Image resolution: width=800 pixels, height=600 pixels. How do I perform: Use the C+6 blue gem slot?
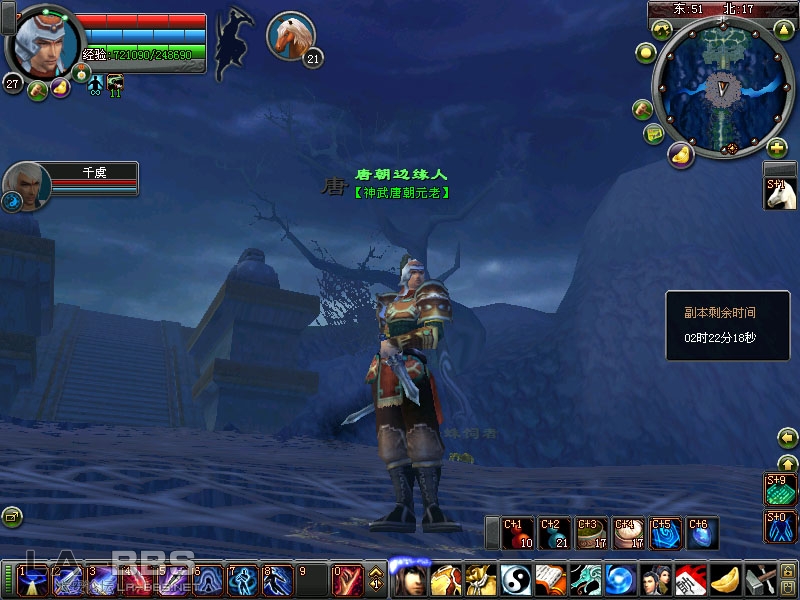701,533
